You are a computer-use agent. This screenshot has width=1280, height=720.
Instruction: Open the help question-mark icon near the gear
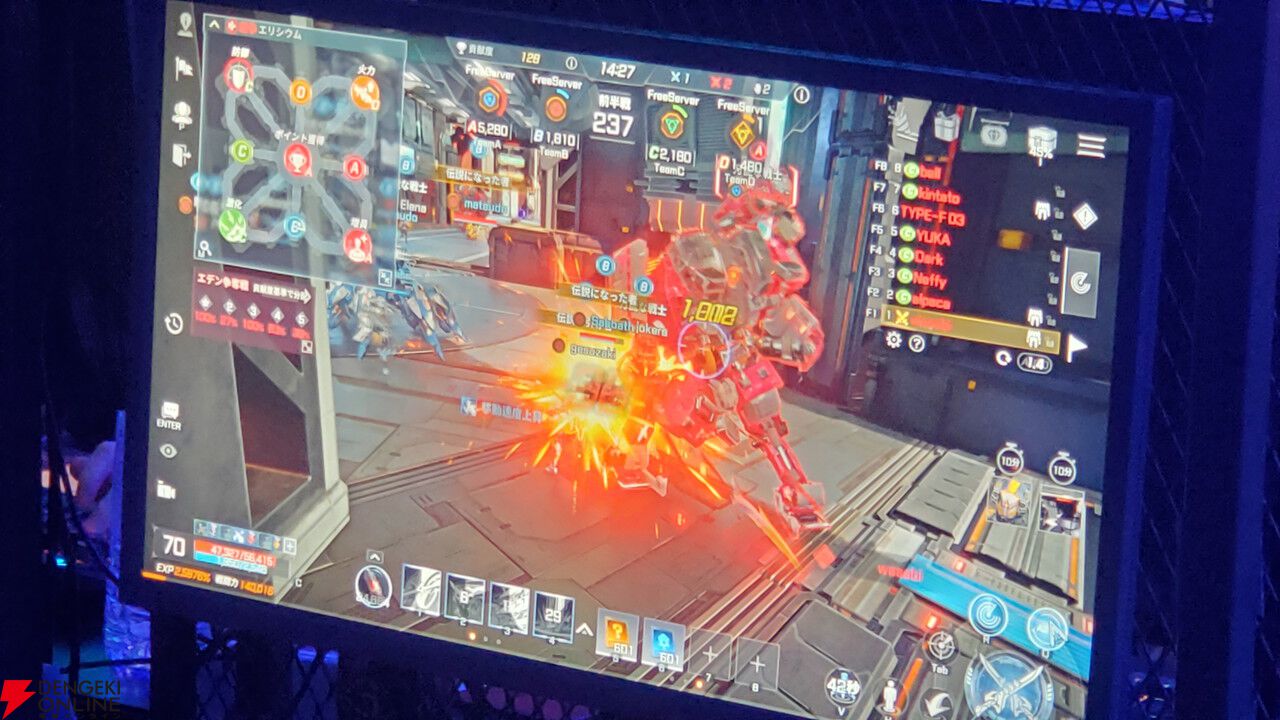tap(915, 341)
